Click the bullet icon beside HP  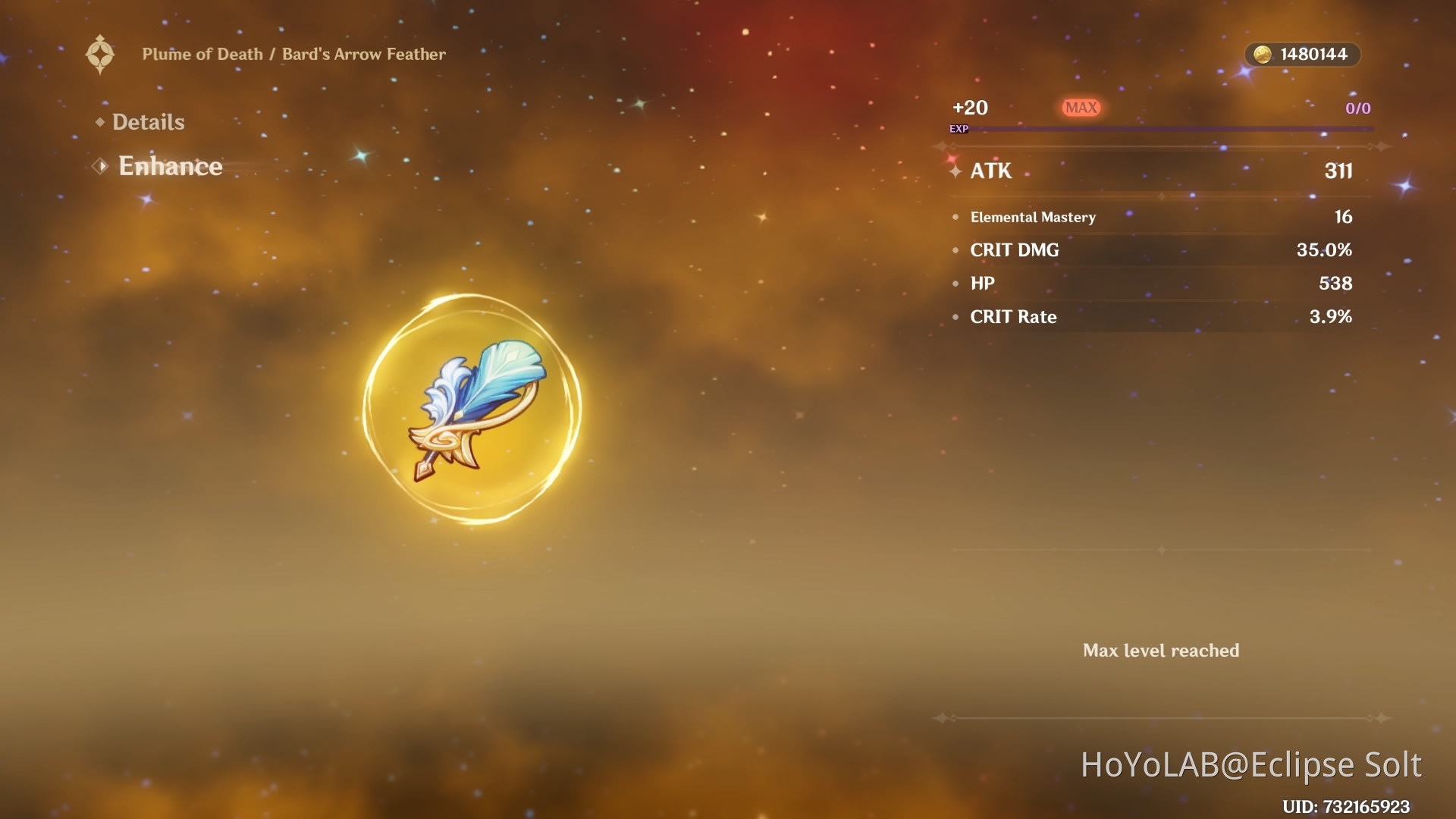pyautogui.click(x=956, y=284)
